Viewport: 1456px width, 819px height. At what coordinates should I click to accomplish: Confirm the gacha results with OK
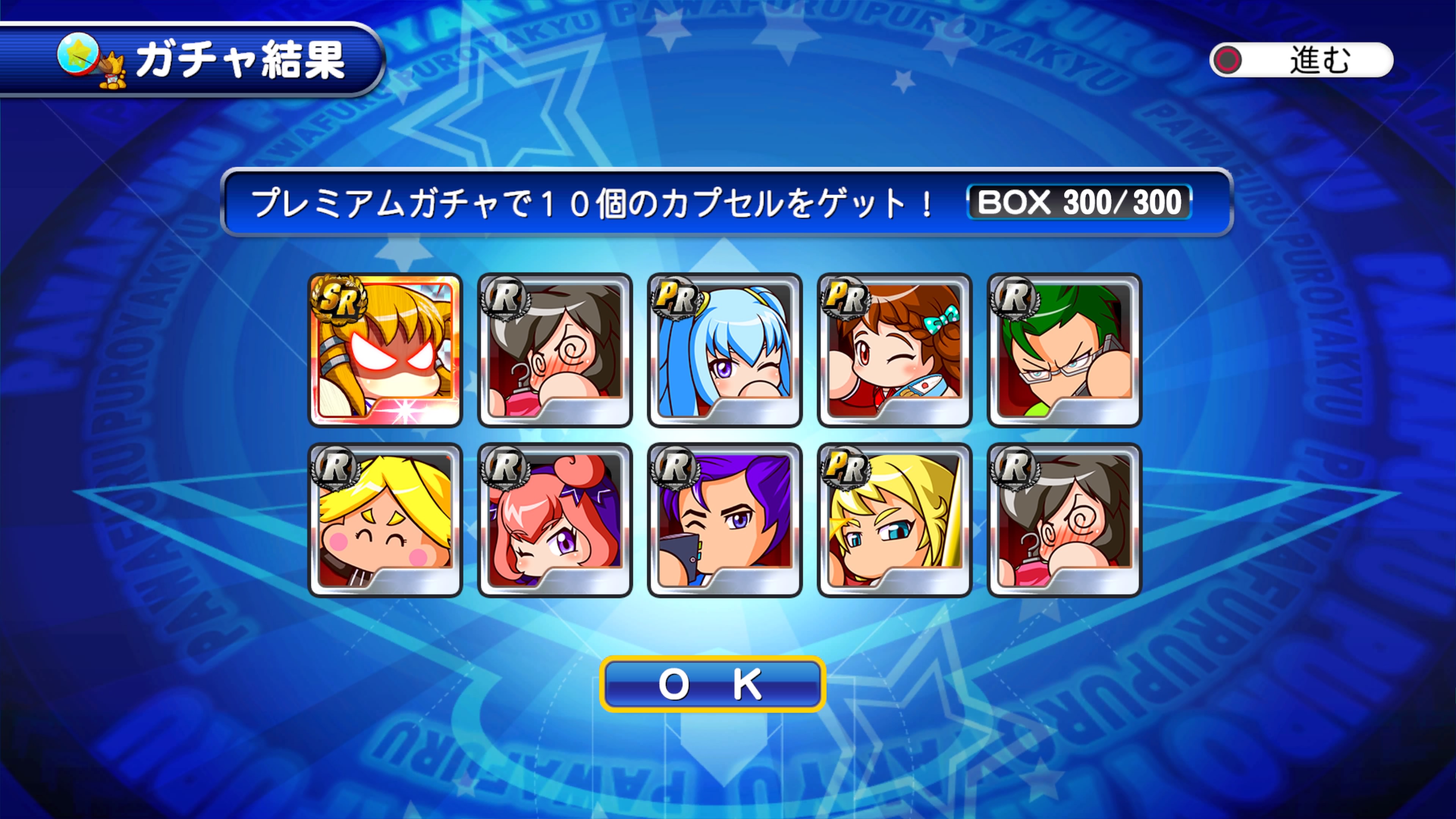[x=712, y=684]
